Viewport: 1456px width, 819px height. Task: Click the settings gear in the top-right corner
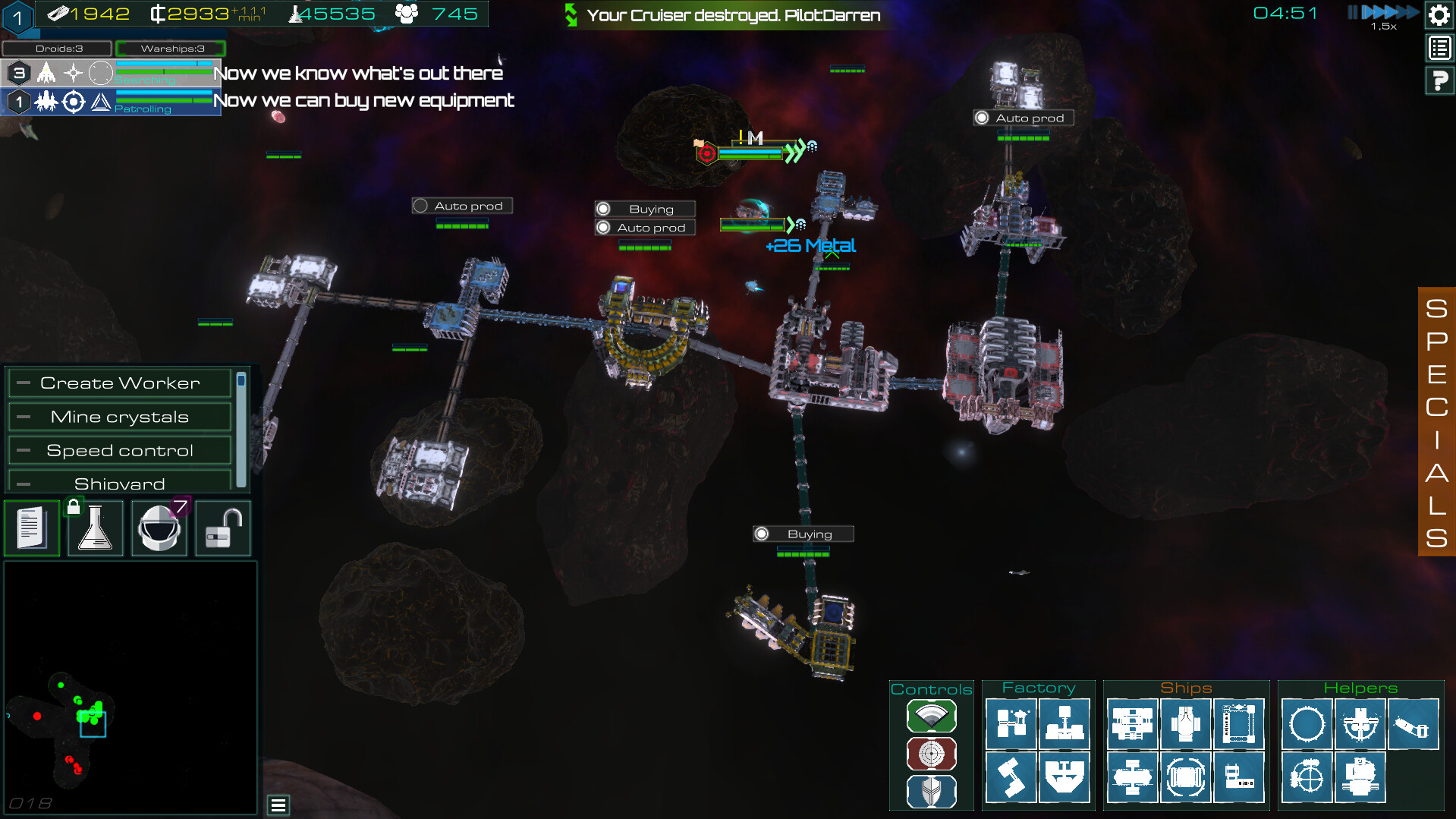[x=1439, y=14]
